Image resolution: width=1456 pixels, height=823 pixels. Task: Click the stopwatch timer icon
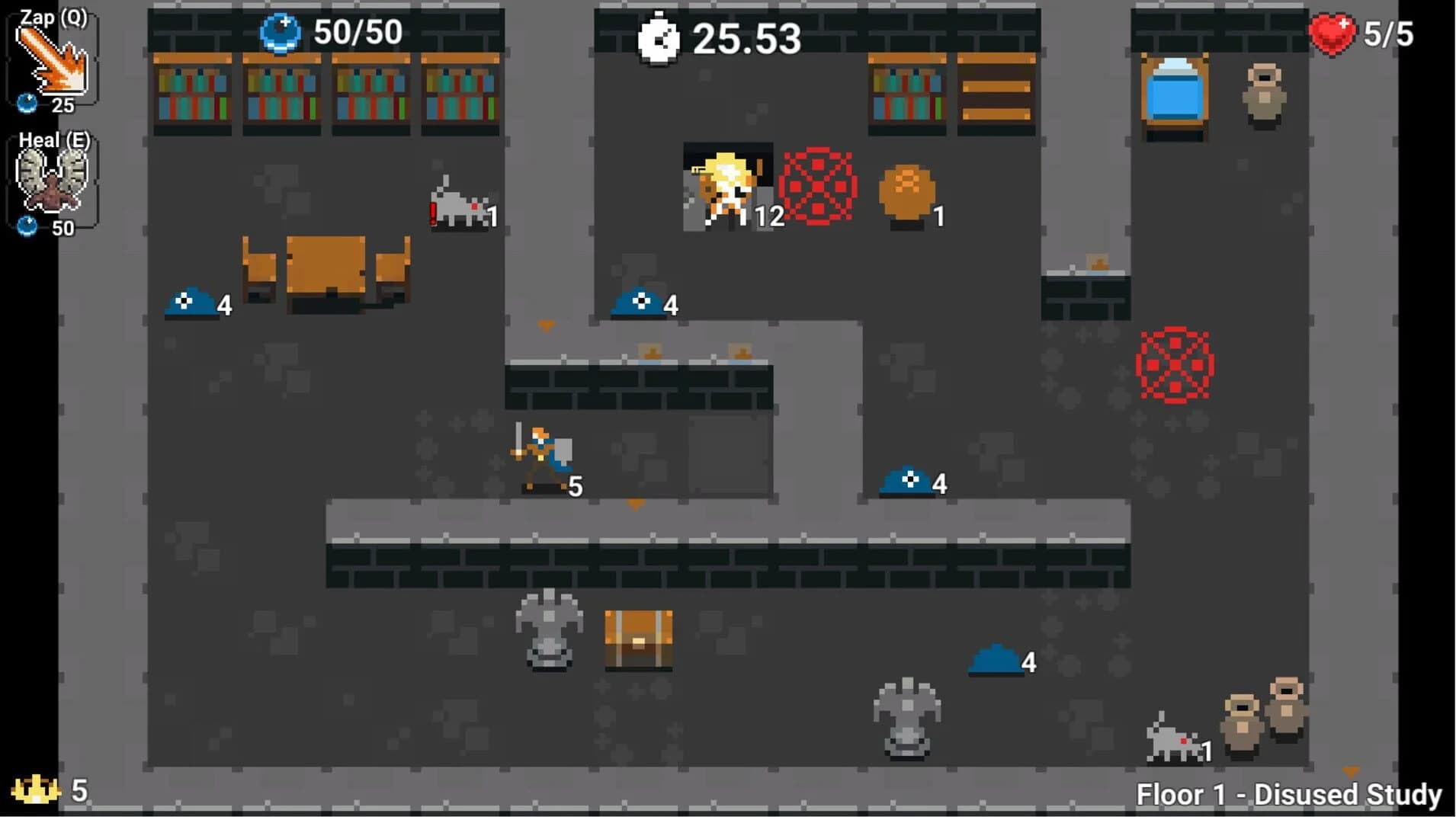coord(659,37)
